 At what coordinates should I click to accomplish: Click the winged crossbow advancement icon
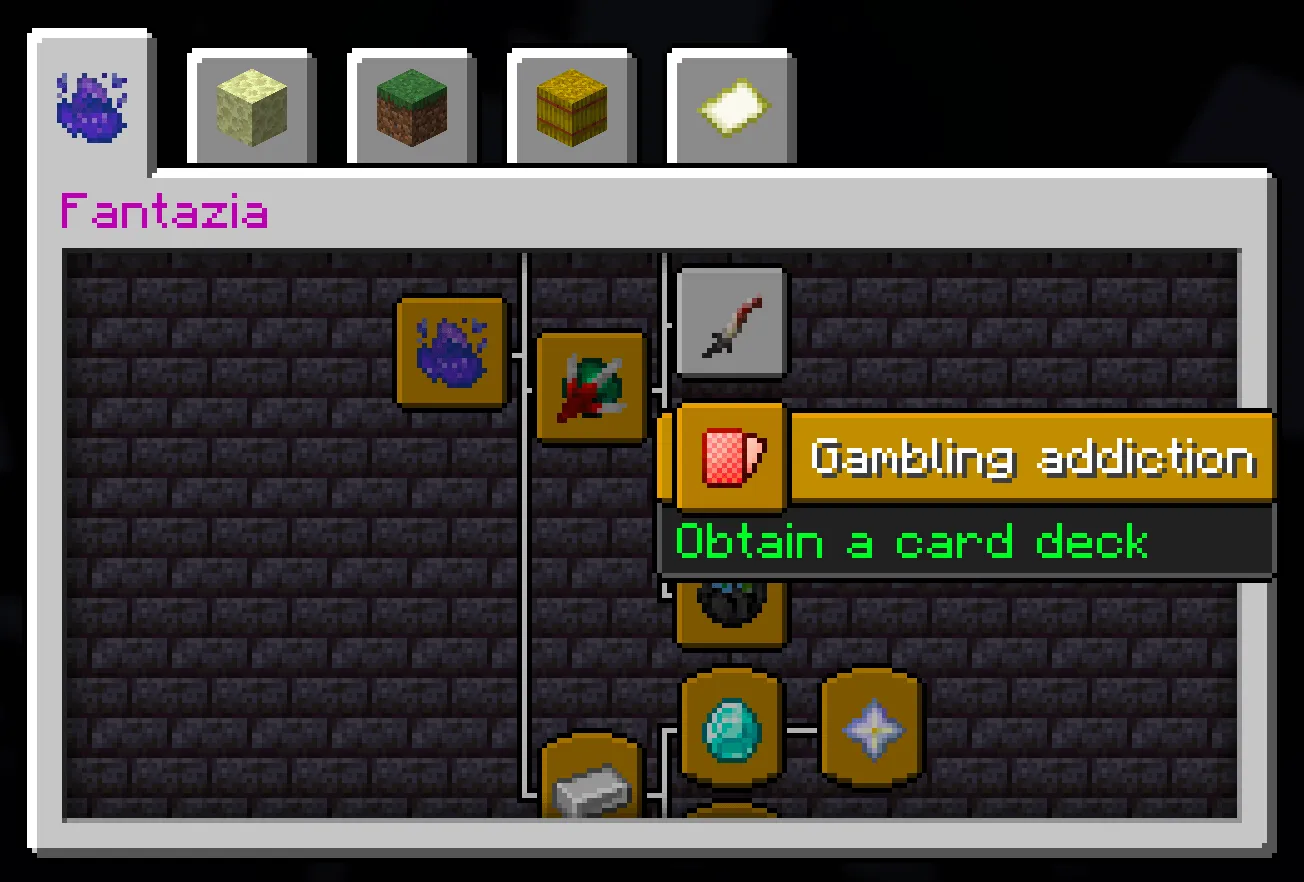point(592,388)
